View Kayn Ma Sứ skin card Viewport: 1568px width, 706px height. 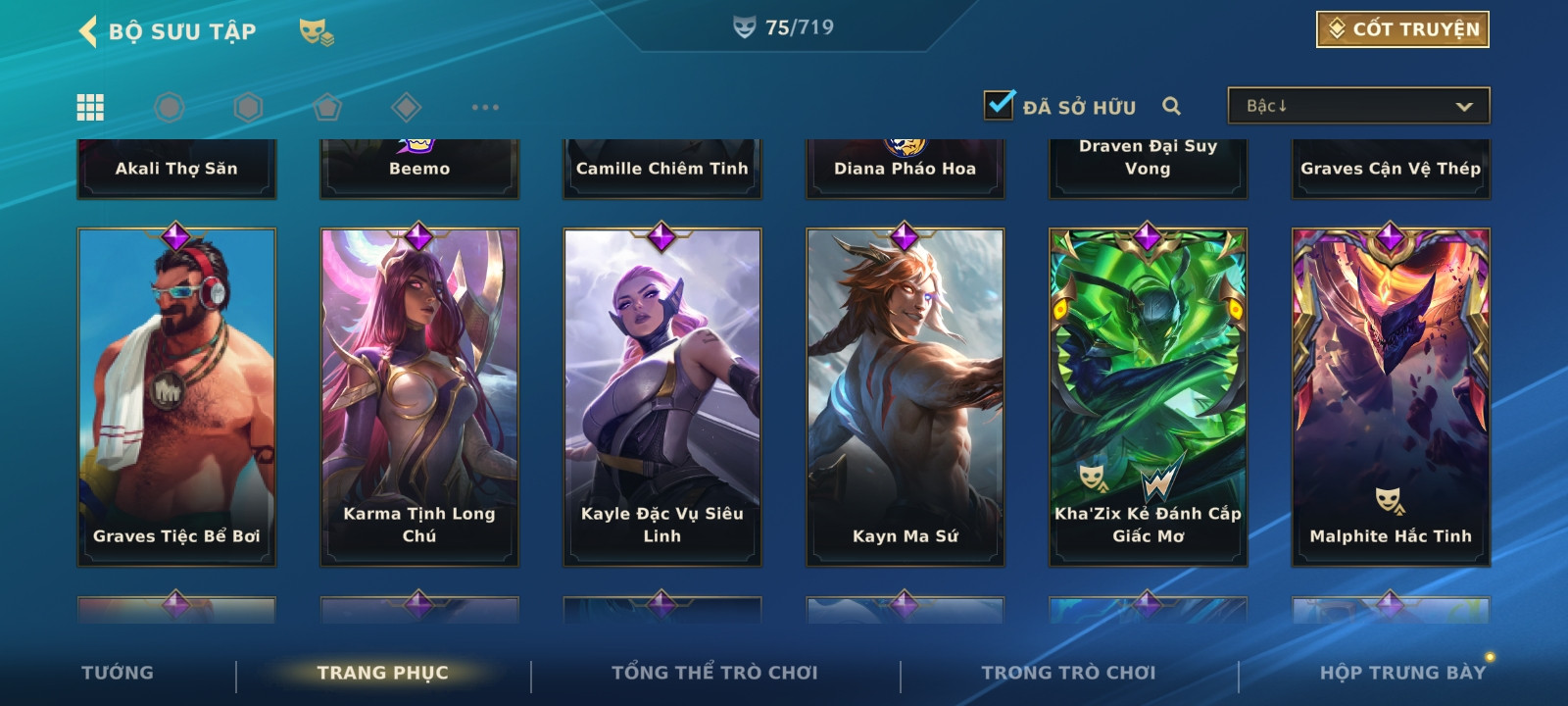[x=906, y=397]
